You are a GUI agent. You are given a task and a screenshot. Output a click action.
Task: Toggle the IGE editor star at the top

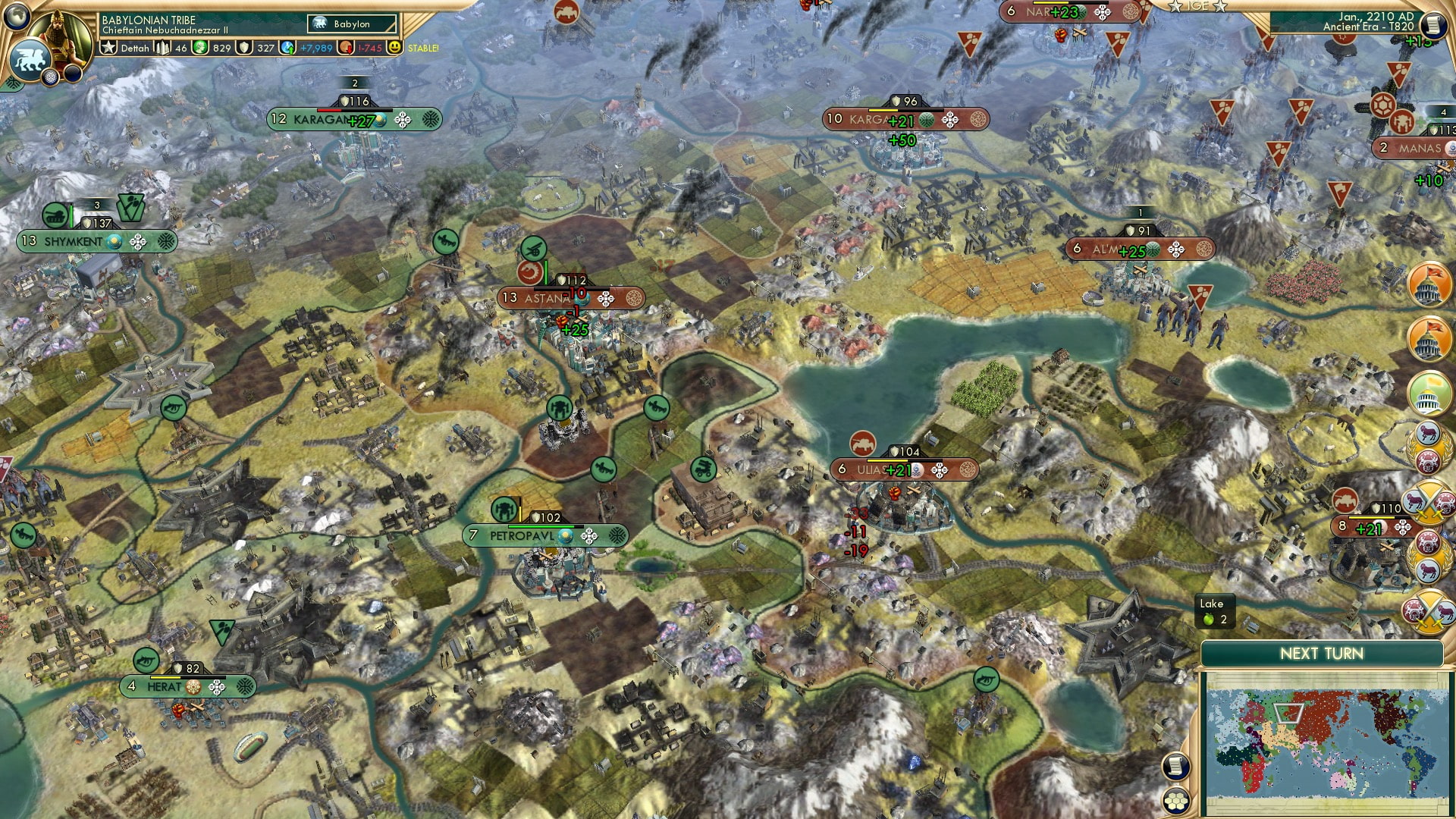(1175, 6)
